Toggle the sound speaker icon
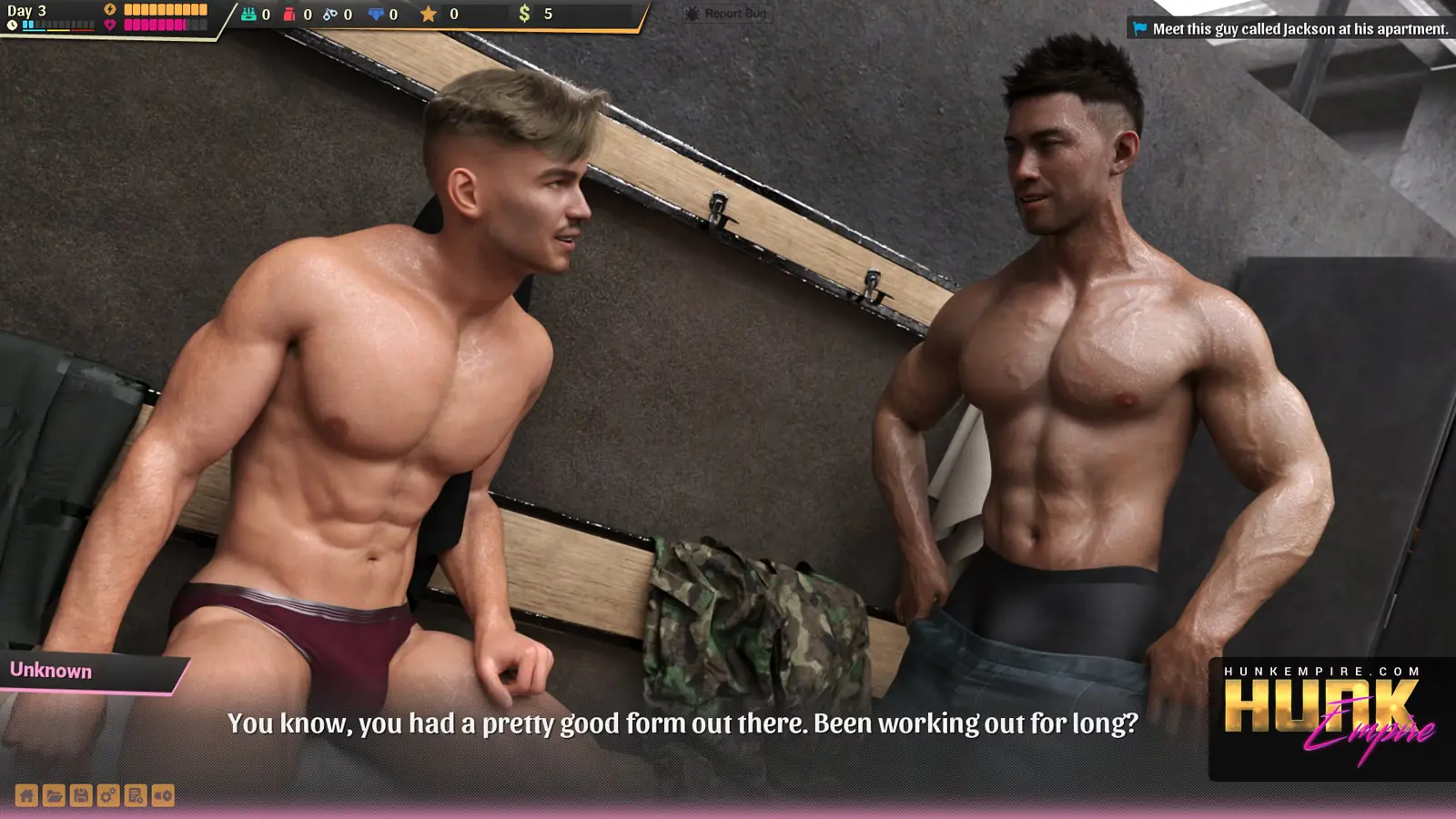This screenshot has width=1456, height=819. click(x=163, y=795)
